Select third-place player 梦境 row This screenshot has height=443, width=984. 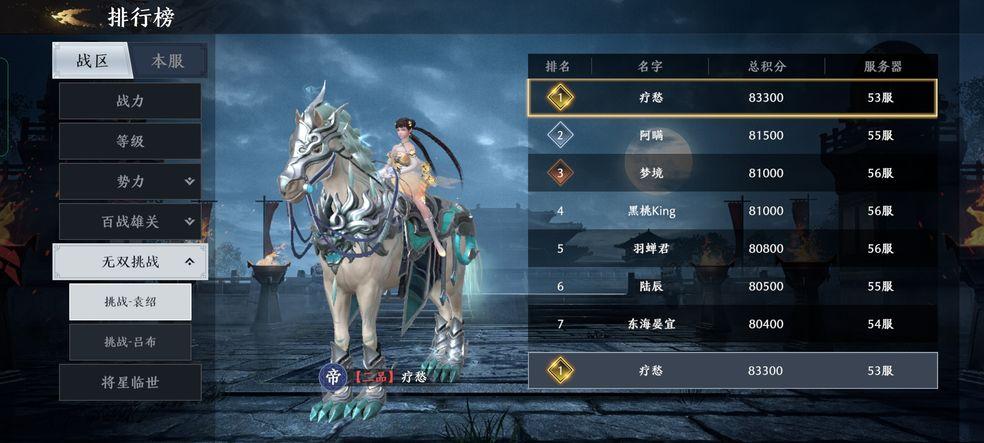(732, 173)
